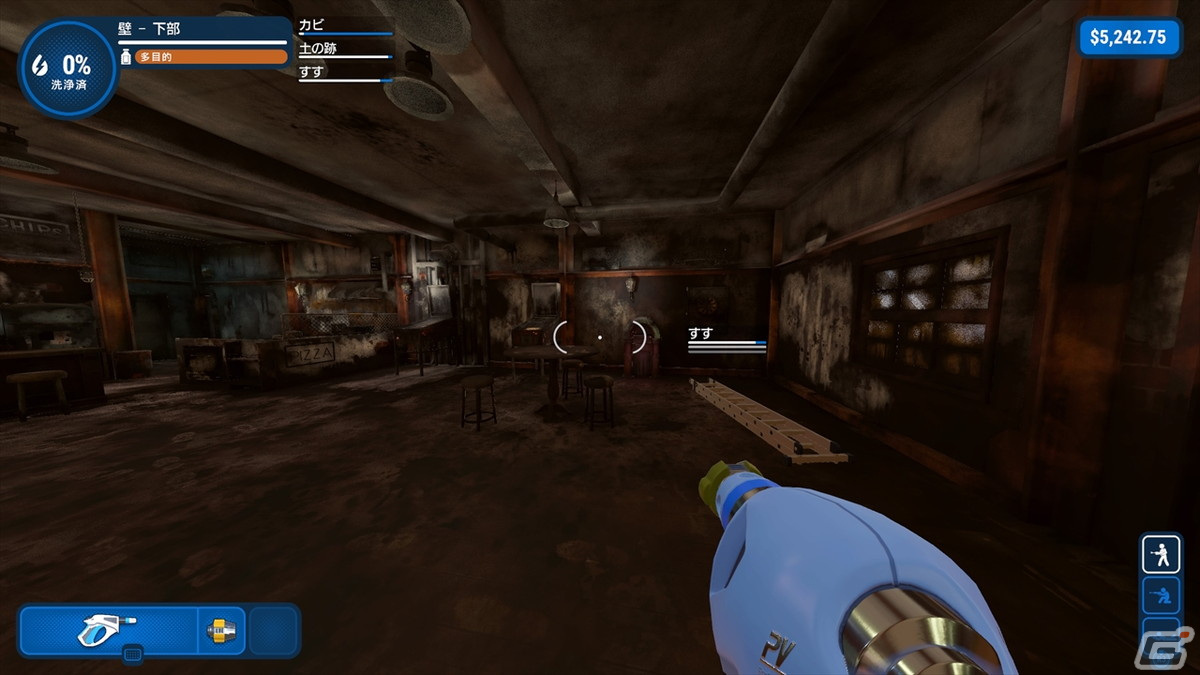Viewport: 1200px width, 675px height.
Task: Choose the yellow nozzle attachment slot
Action: [x=221, y=630]
